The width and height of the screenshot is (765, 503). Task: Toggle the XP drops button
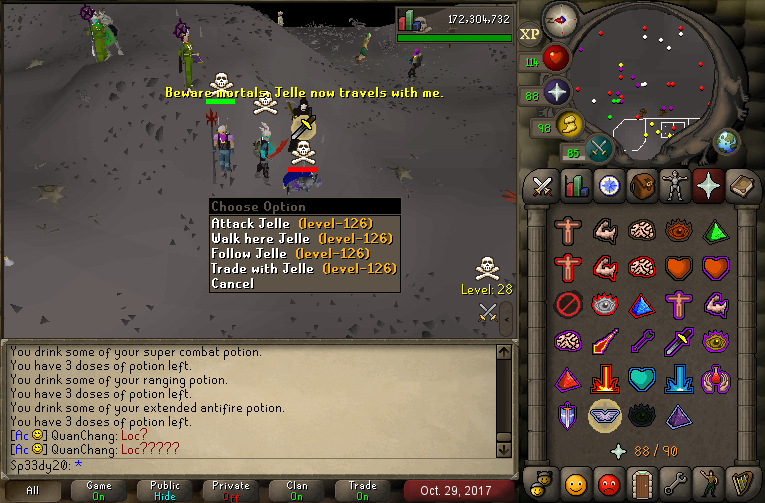point(530,34)
